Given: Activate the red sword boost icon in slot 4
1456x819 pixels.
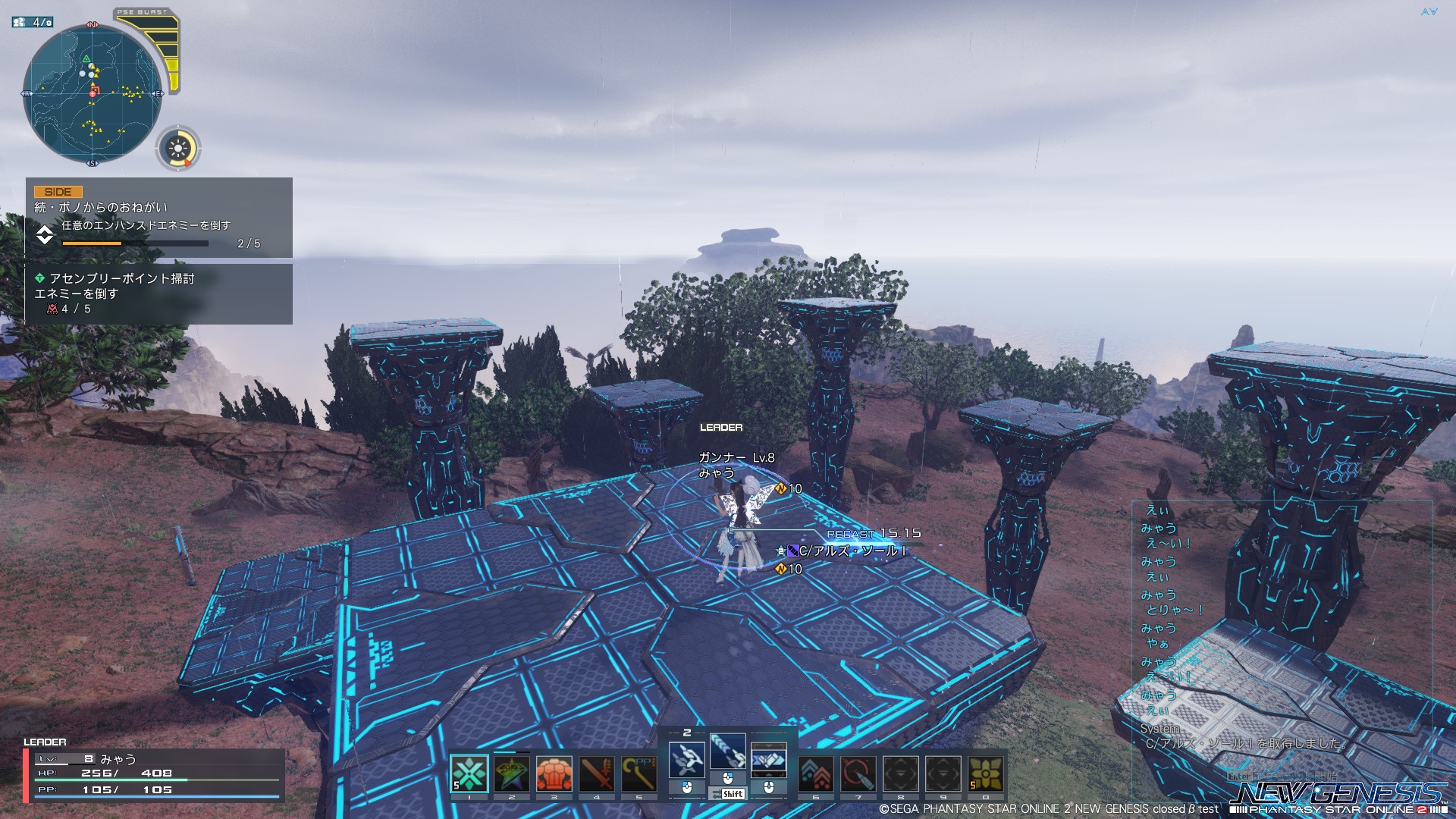Looking at the screenshot, I should 597,773.
